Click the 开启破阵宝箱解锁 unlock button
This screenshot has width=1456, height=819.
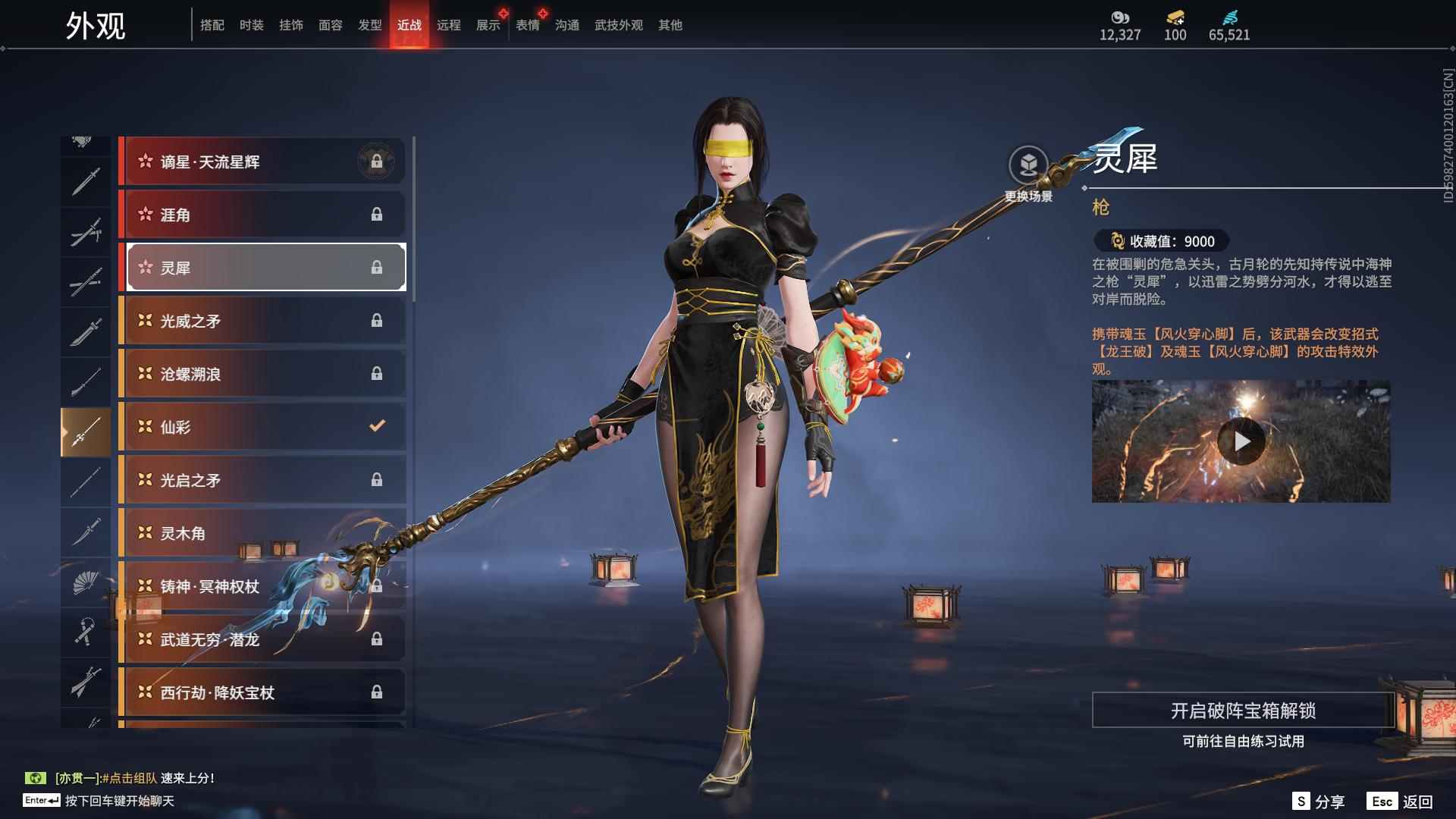pyautogui.click(x=1242, y=711)
